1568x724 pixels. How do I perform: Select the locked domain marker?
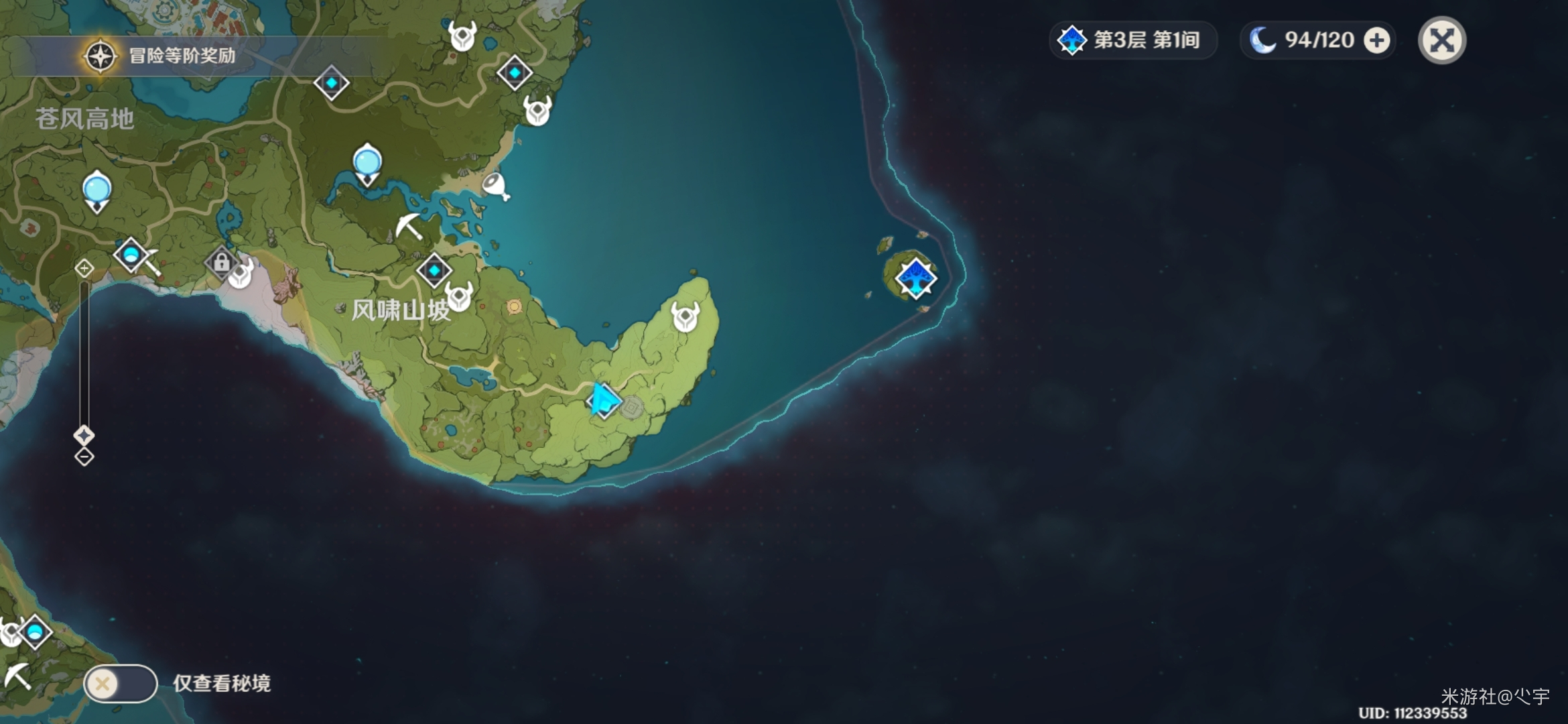[221, 262]
